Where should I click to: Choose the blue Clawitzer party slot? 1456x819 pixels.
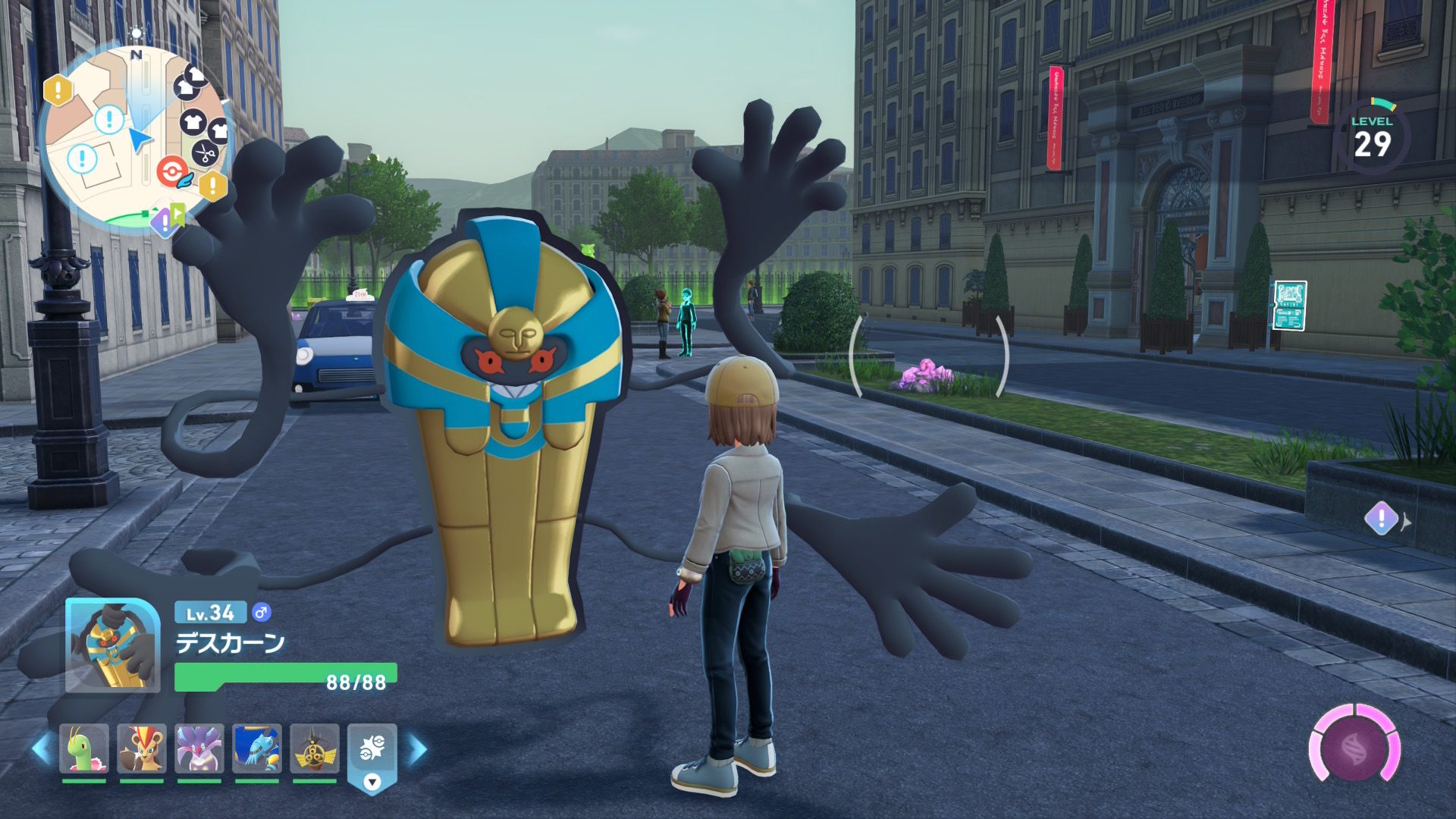pyautogui.click(x=257, y=748)
